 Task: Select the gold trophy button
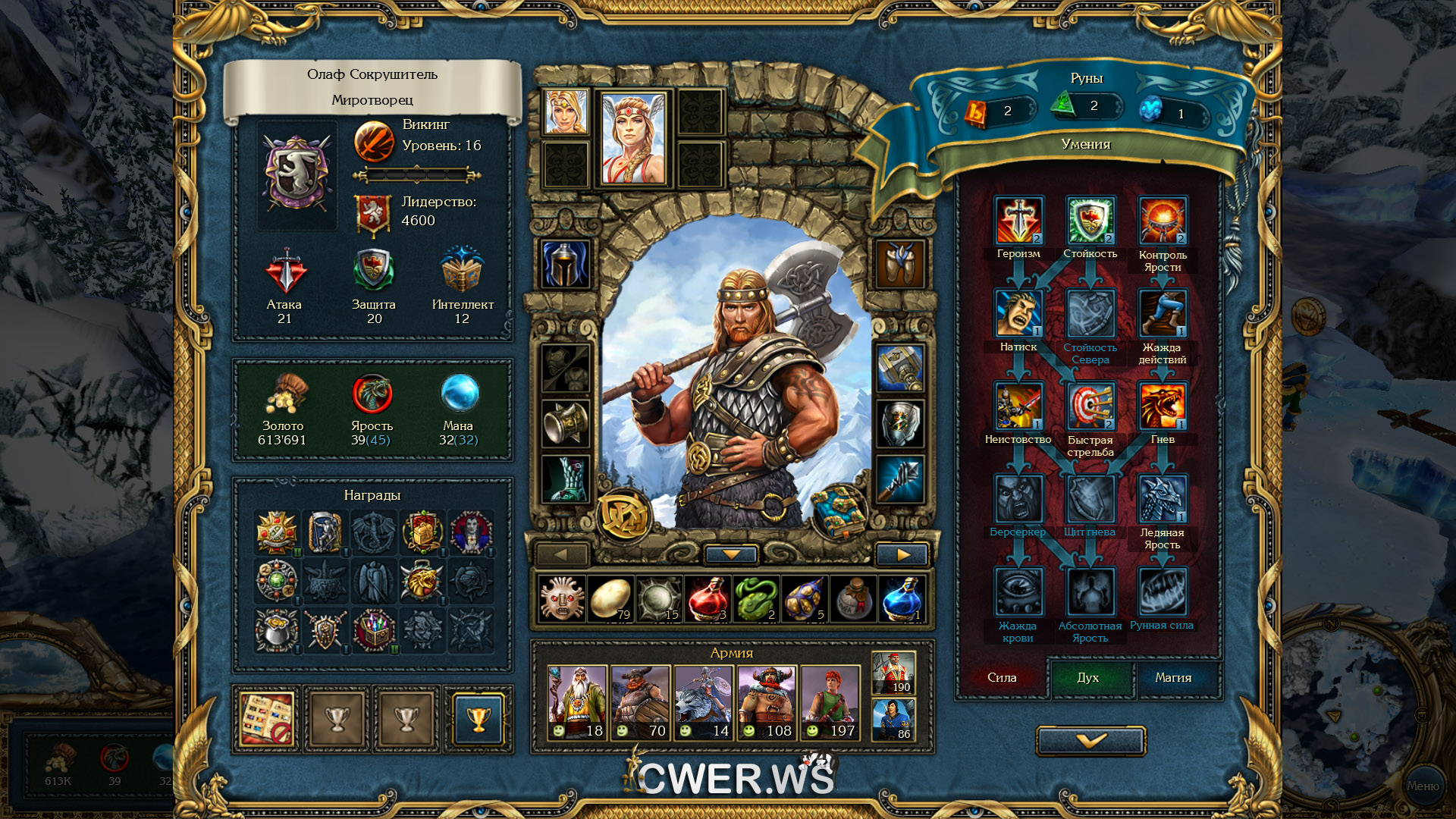point(478,718)
